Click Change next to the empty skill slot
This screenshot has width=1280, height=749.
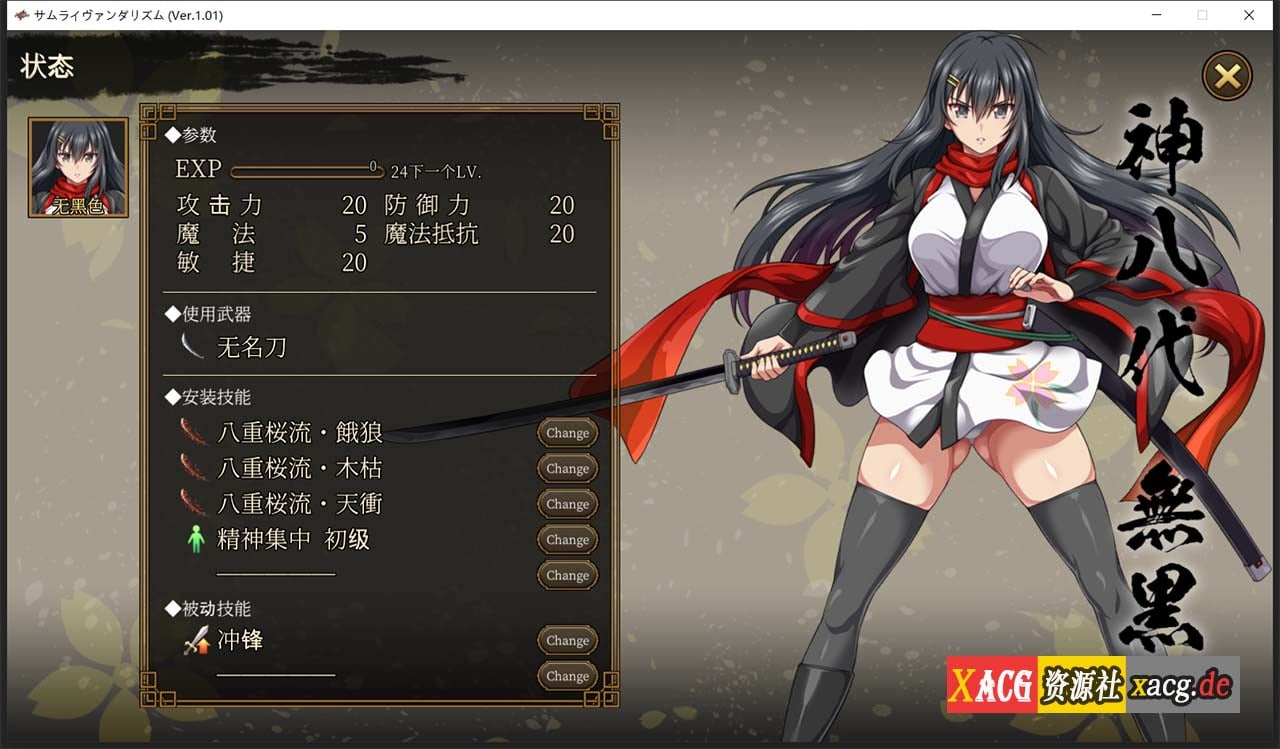click(566, 575)
